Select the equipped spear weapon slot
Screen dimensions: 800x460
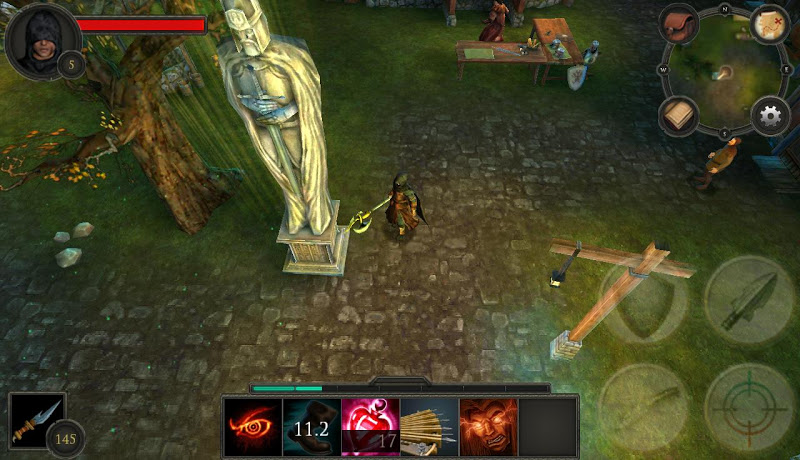(x=37, y=420)
